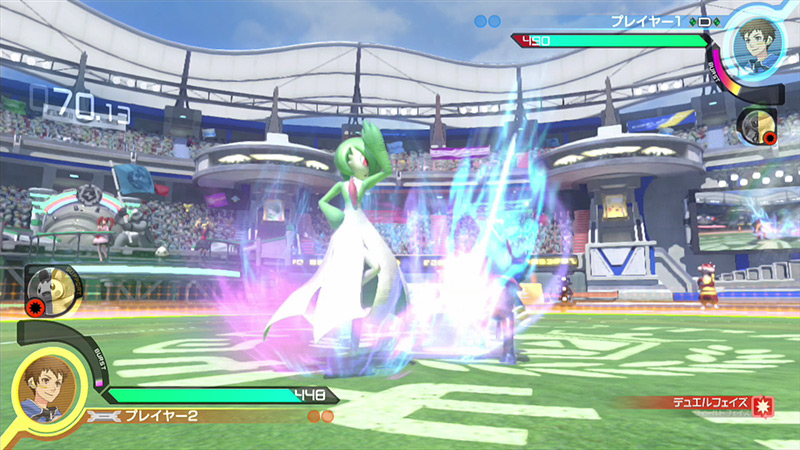Click Player 2's trainer portrait
Viewport: 800px width, 450px height.
[x=43, y=385]
